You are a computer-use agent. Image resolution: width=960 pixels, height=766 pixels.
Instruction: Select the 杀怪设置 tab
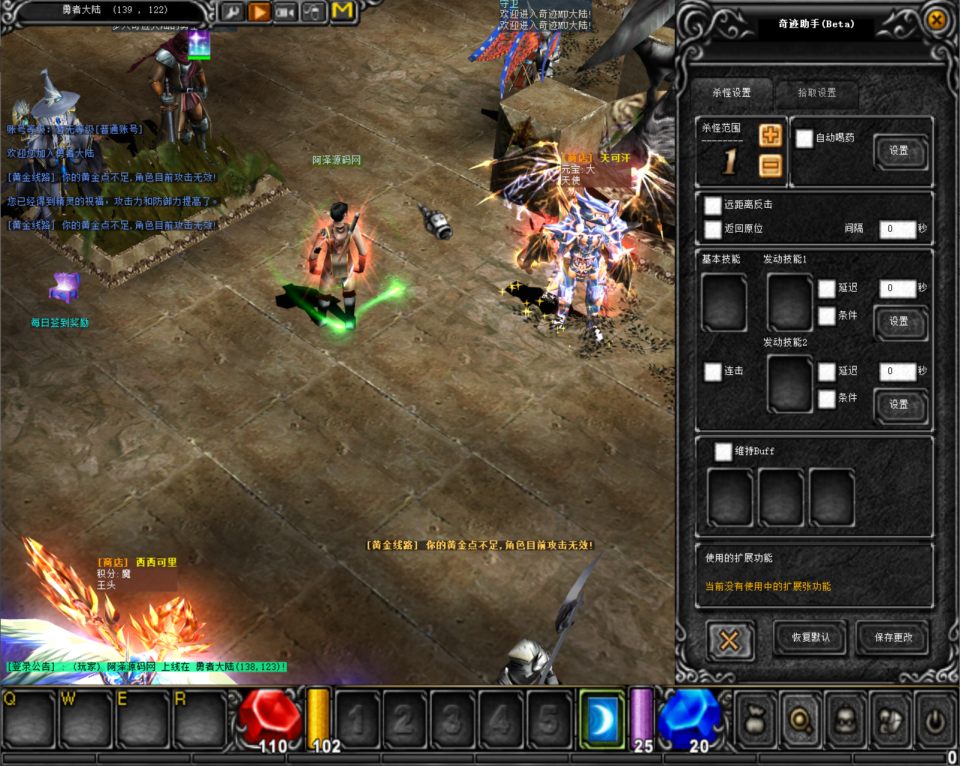coord(731,93)
